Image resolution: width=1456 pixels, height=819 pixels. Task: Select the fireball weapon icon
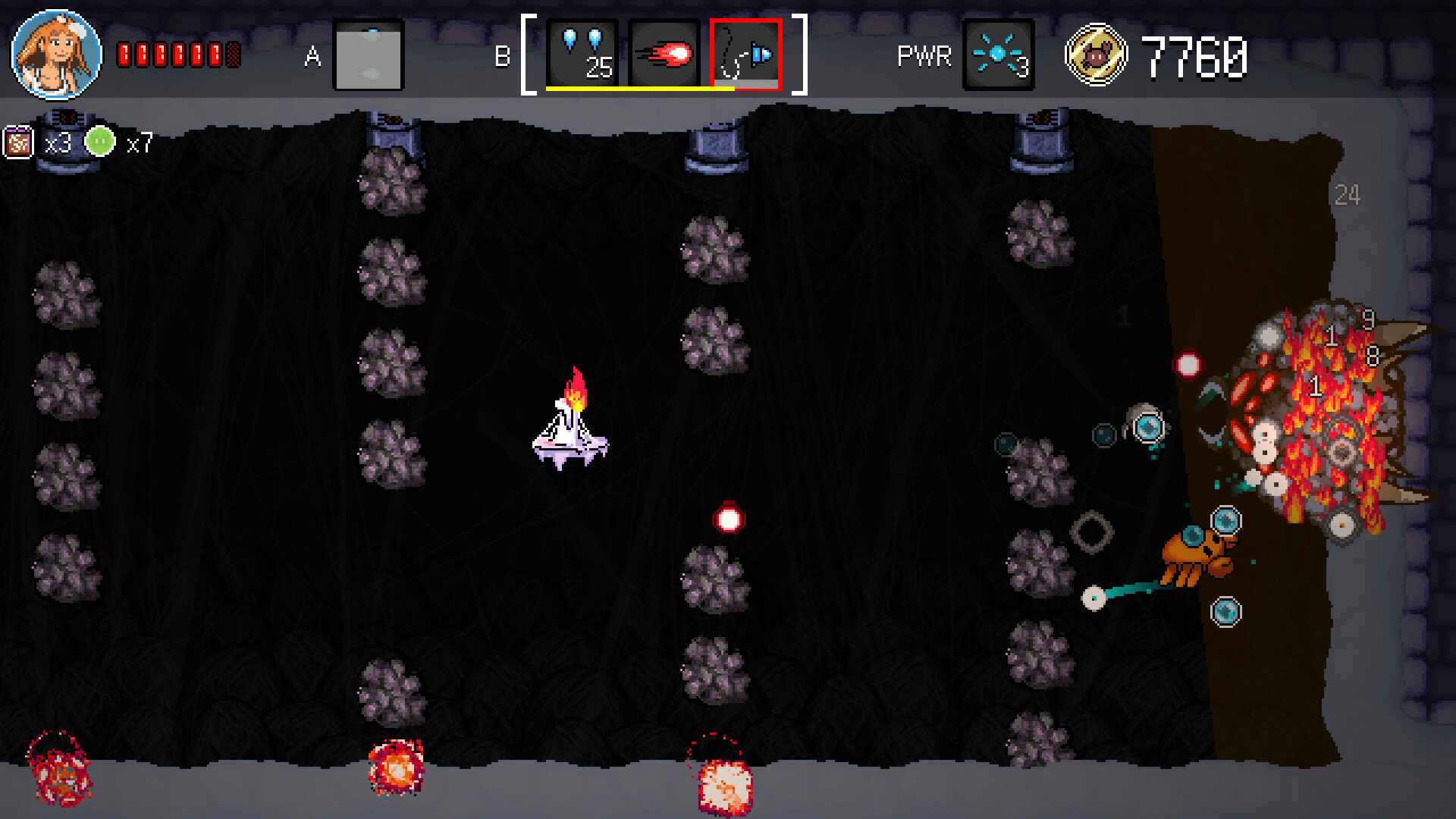[666, 53]
